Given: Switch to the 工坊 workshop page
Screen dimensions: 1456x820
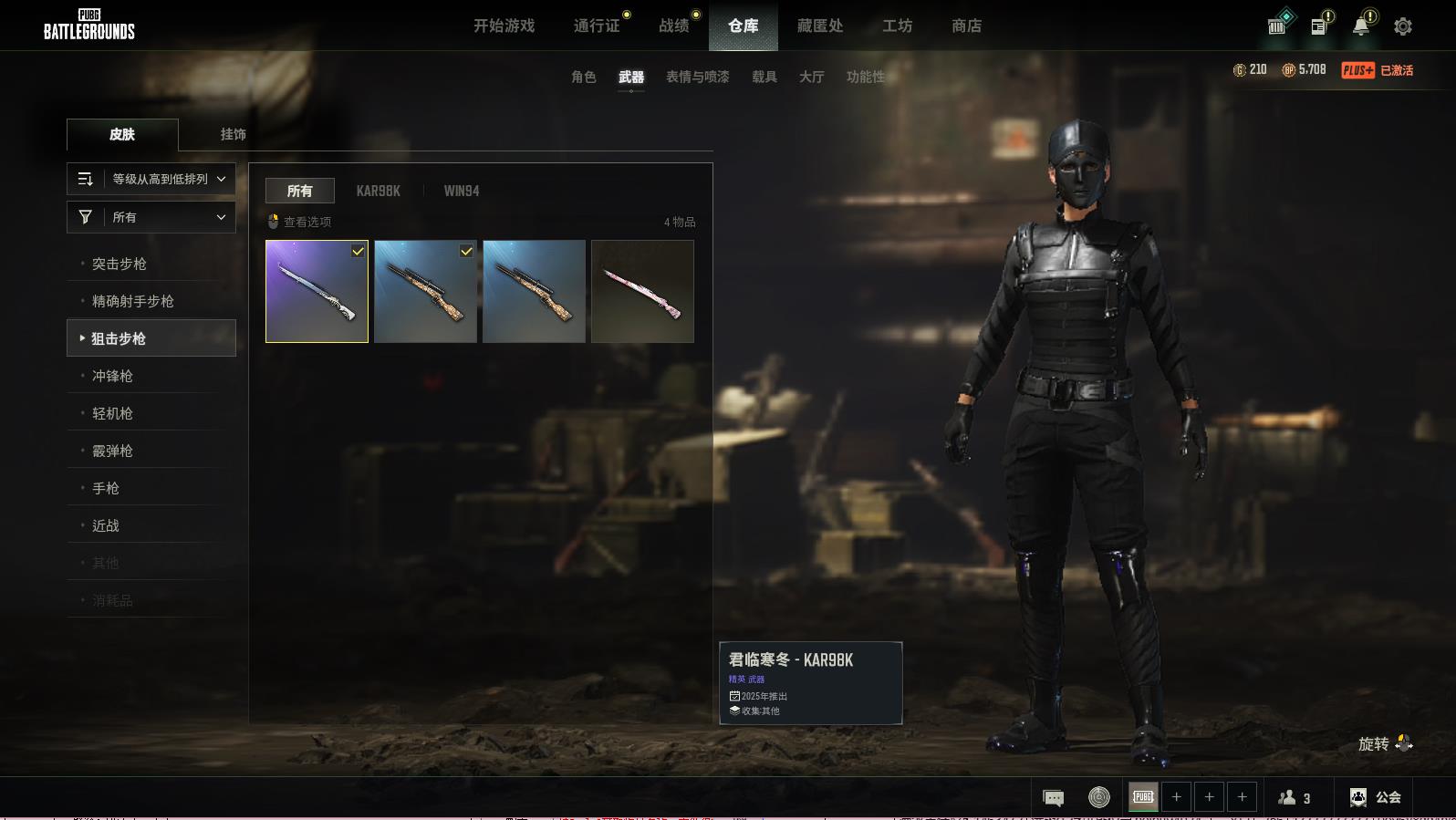Looking at the screenshot, I should [x=897, y=26].
